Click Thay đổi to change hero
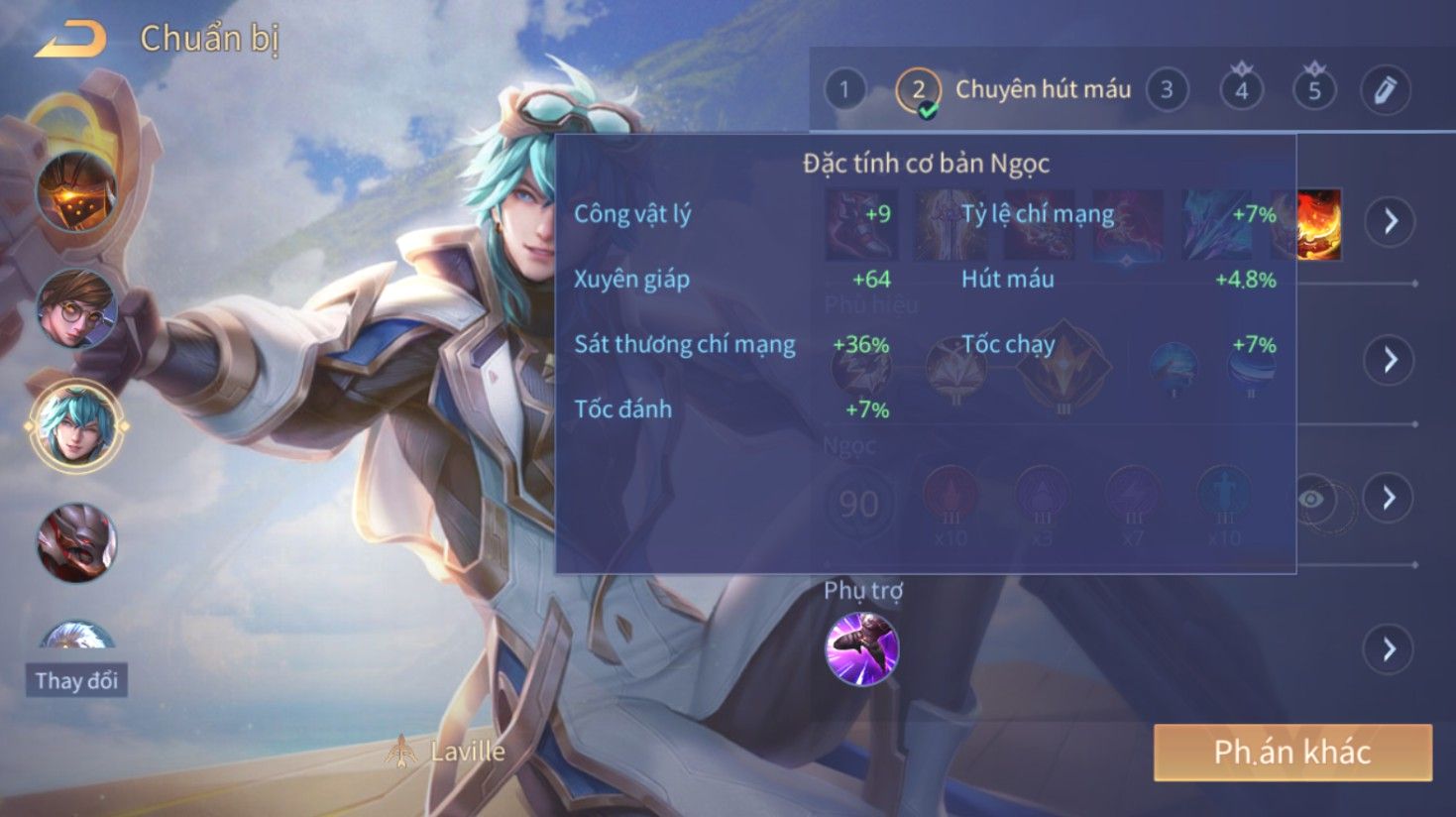Image resolution: width=1456 pixels, height=817 pixels. (x=76, y=680)
